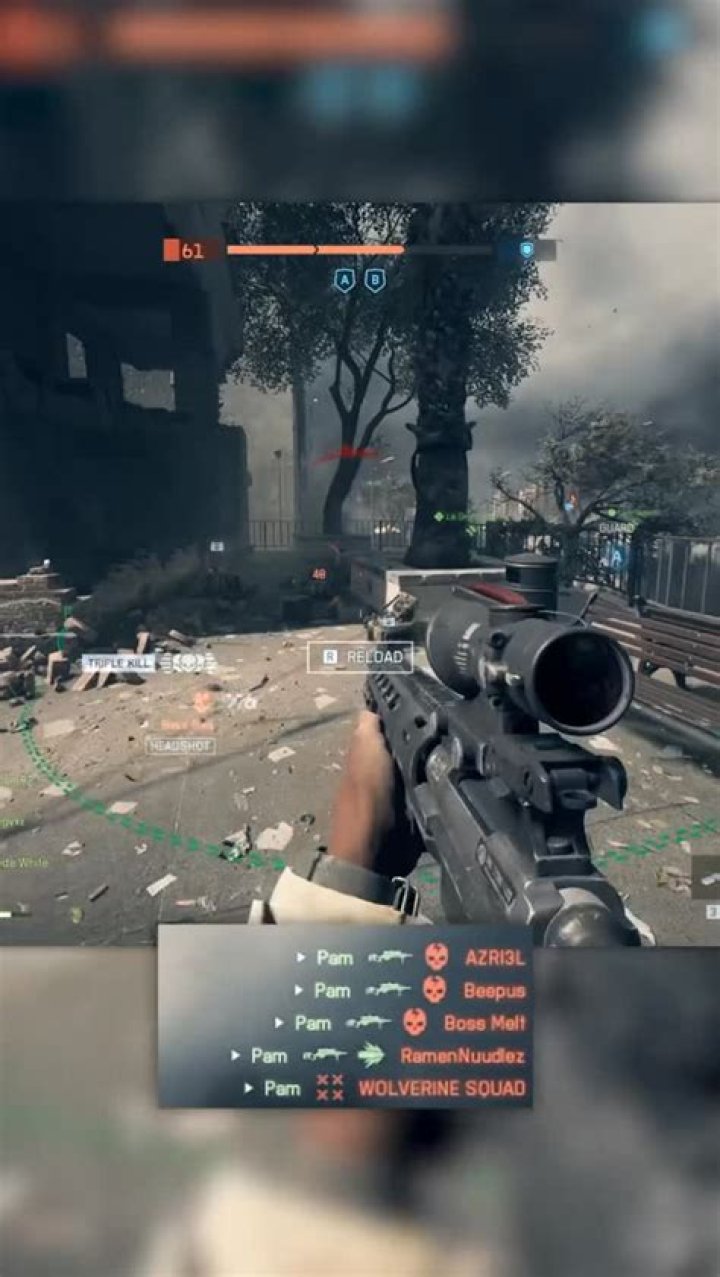Select the AZRI3L kill feed row
This screenshot has width=720, height=1277.
411,957
